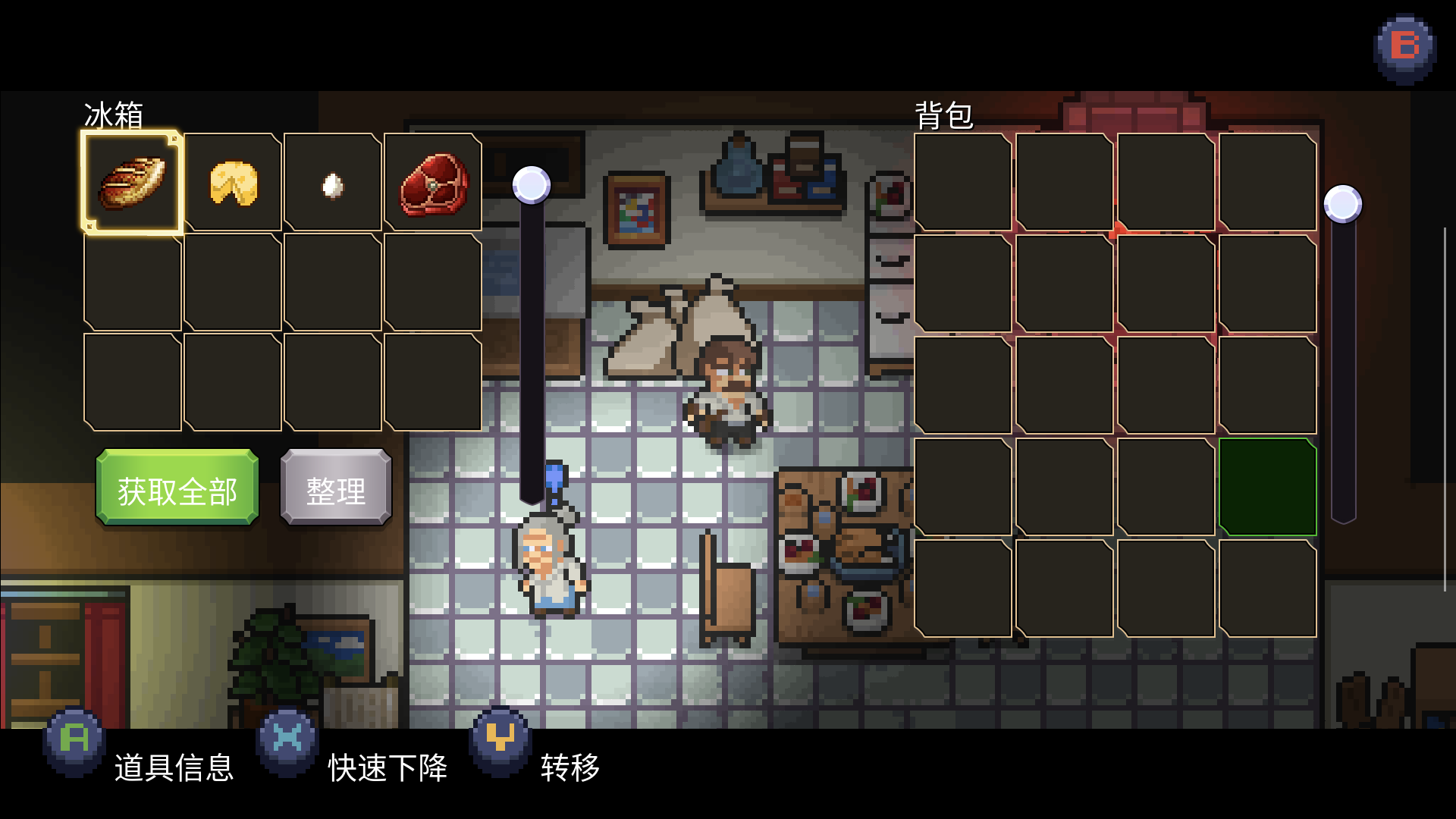
Task: Select the egg item in the fridge
Action: click(x=332, y=182)
